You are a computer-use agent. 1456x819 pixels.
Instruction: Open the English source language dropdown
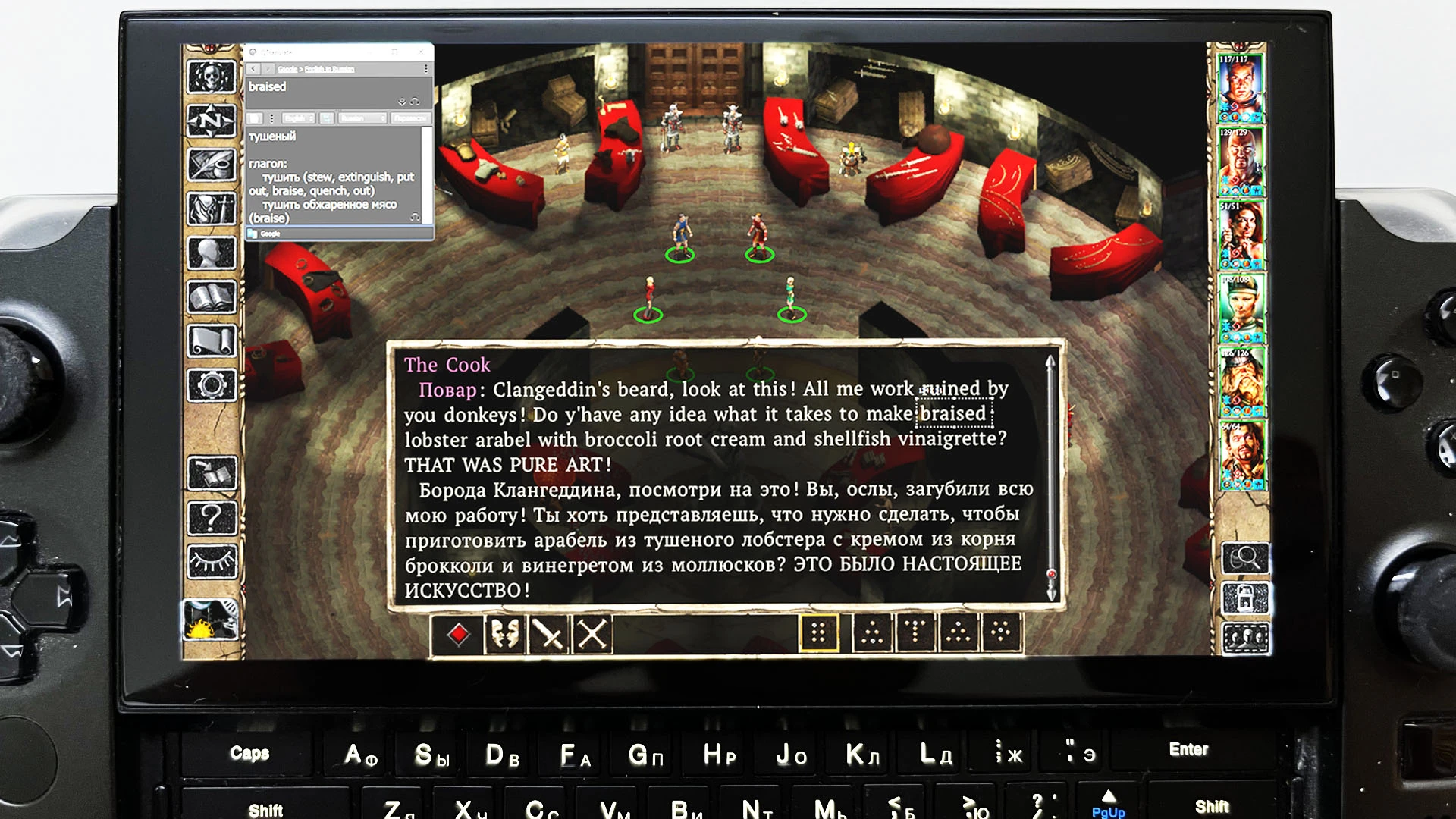point(298,118)
